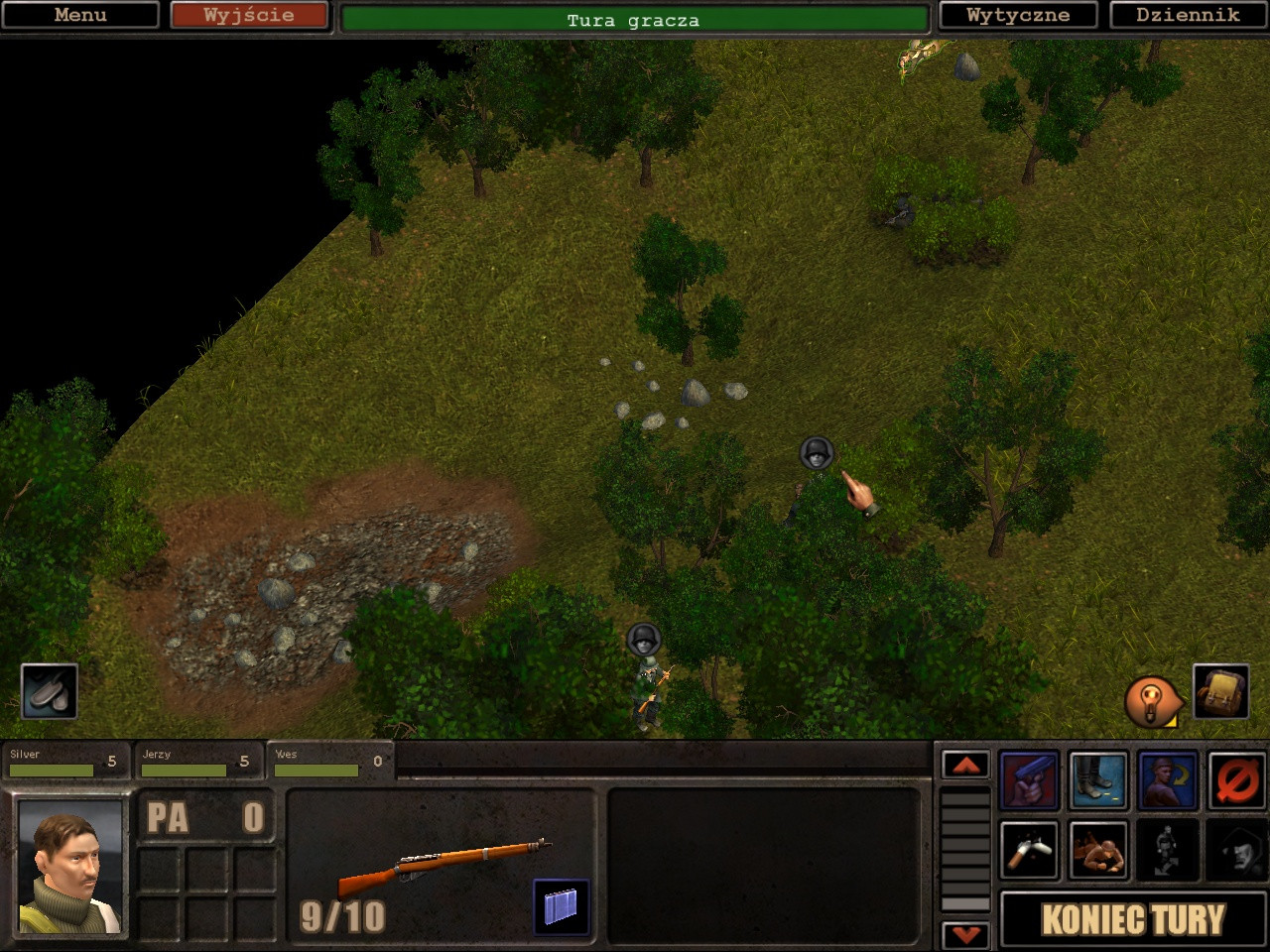Switch to squad member Jerzy
This screenshot has height=952, width=1270.
tap(196, 761)
